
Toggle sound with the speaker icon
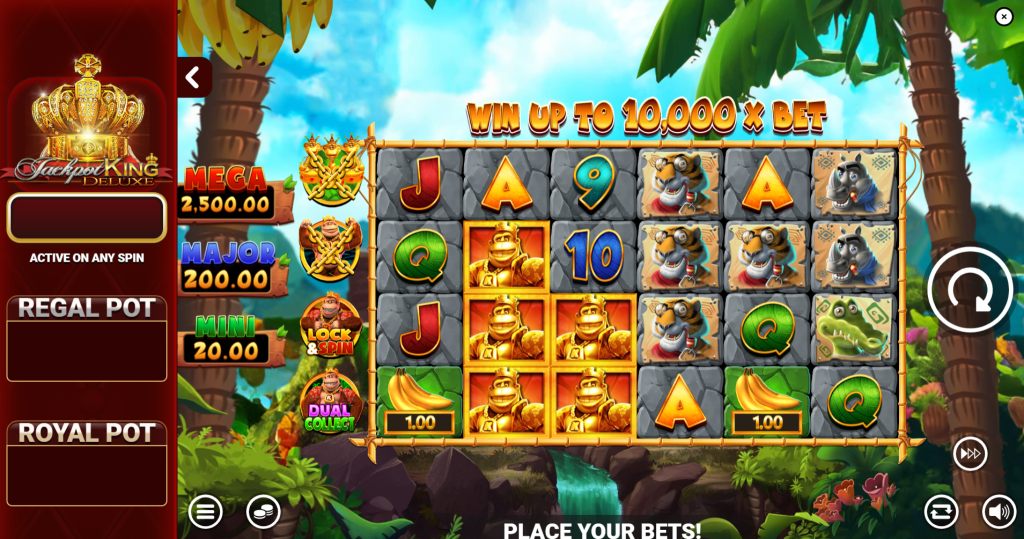pyautogui.click(x=998, y=512)
